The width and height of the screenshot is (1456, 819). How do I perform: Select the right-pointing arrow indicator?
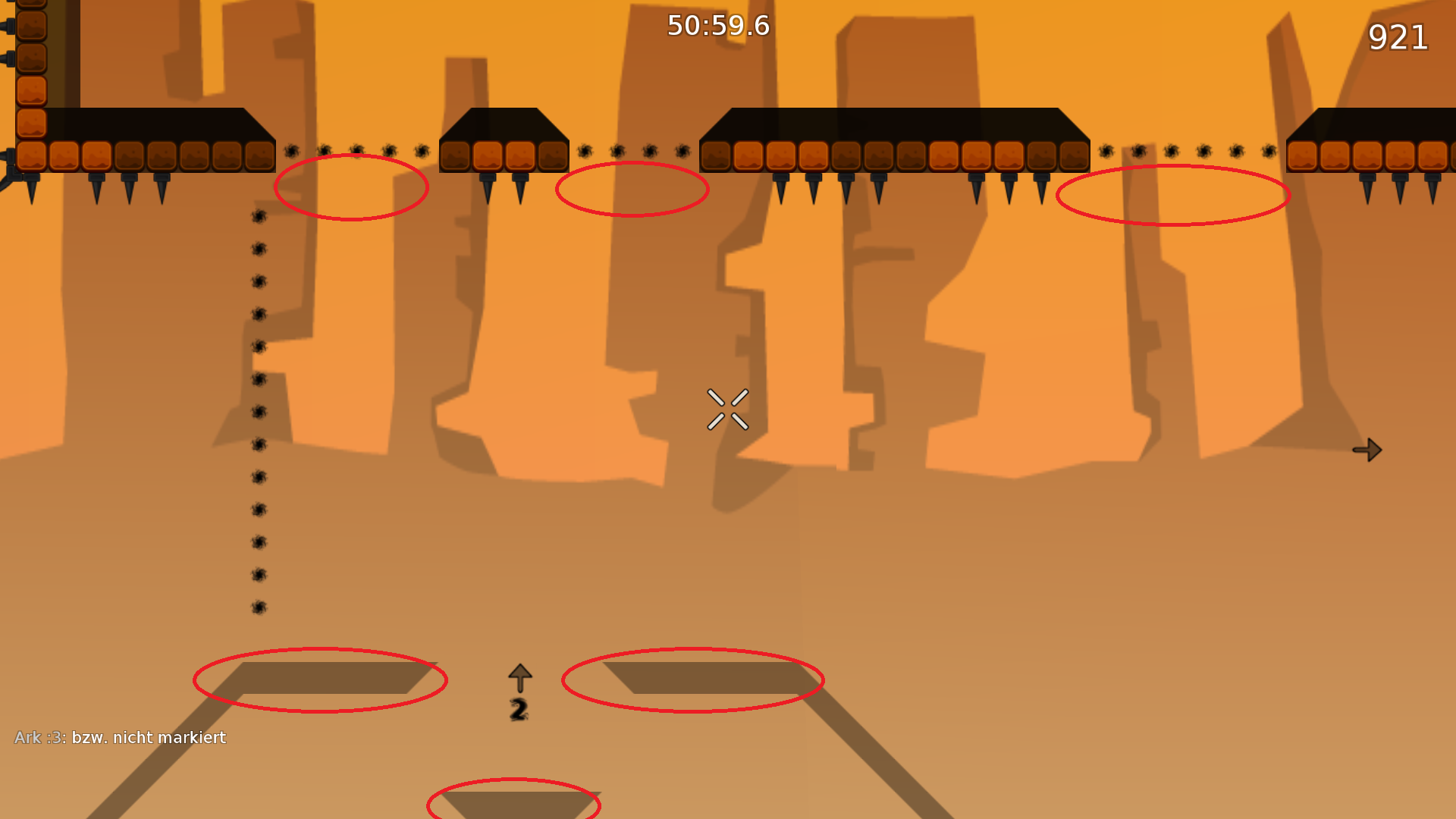[x=1367, y=450]
